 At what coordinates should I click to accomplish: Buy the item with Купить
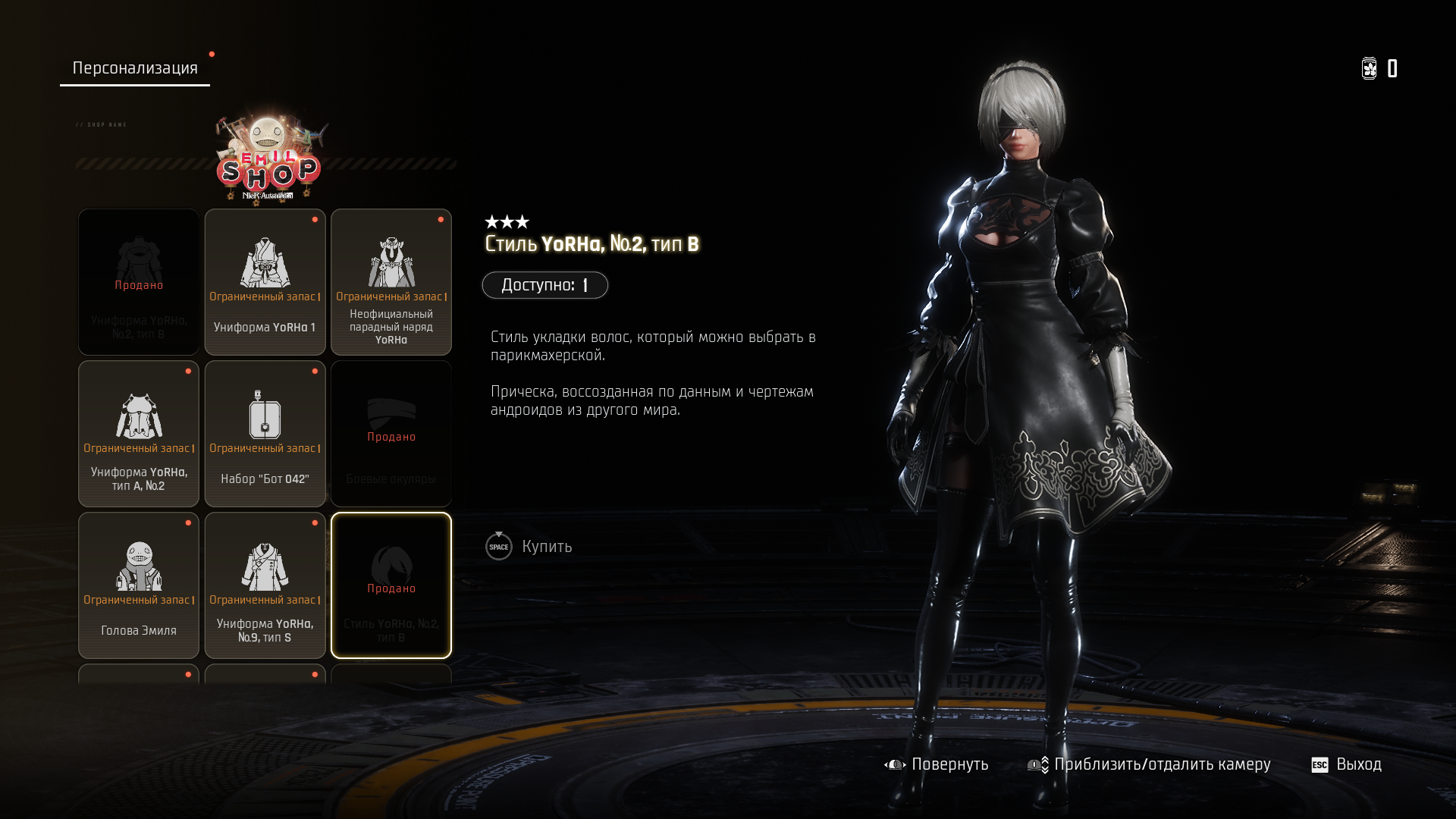pyautogui.click(x=530, y=547)
